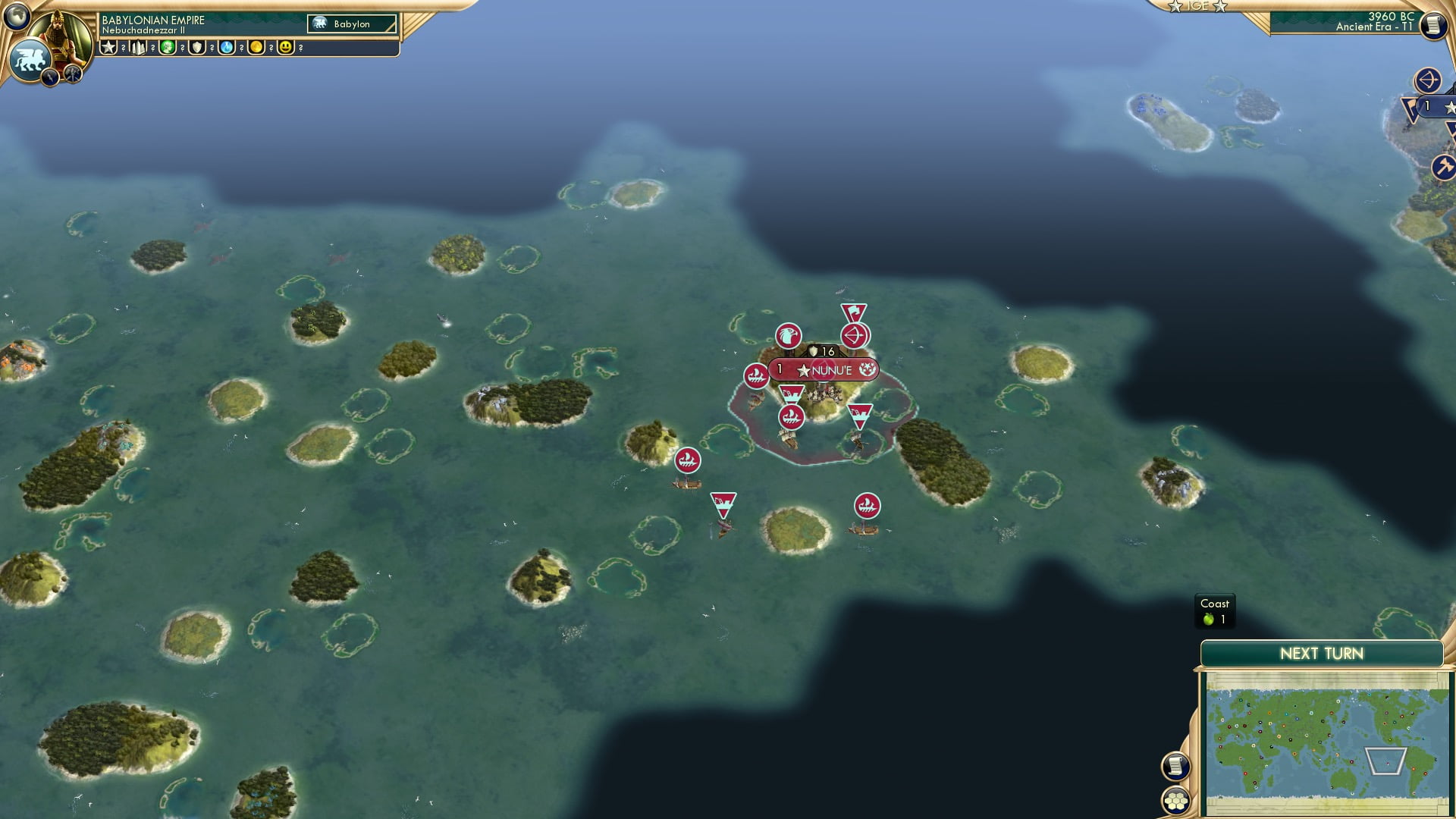Open the Babylon city dropdown

pos(353,24)
